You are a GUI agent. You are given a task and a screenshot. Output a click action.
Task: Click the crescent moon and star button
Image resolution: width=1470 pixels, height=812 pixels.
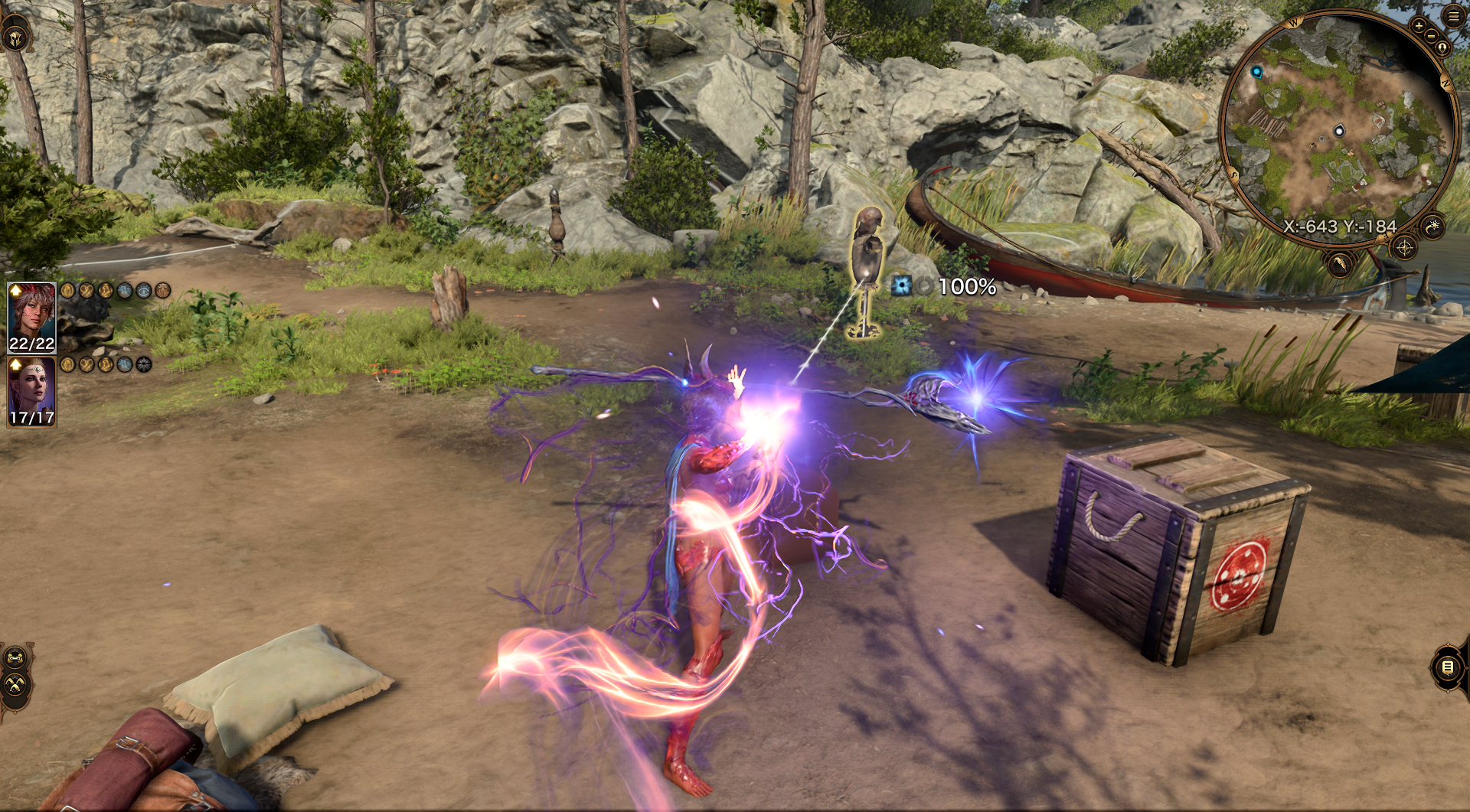point(1433,226)
